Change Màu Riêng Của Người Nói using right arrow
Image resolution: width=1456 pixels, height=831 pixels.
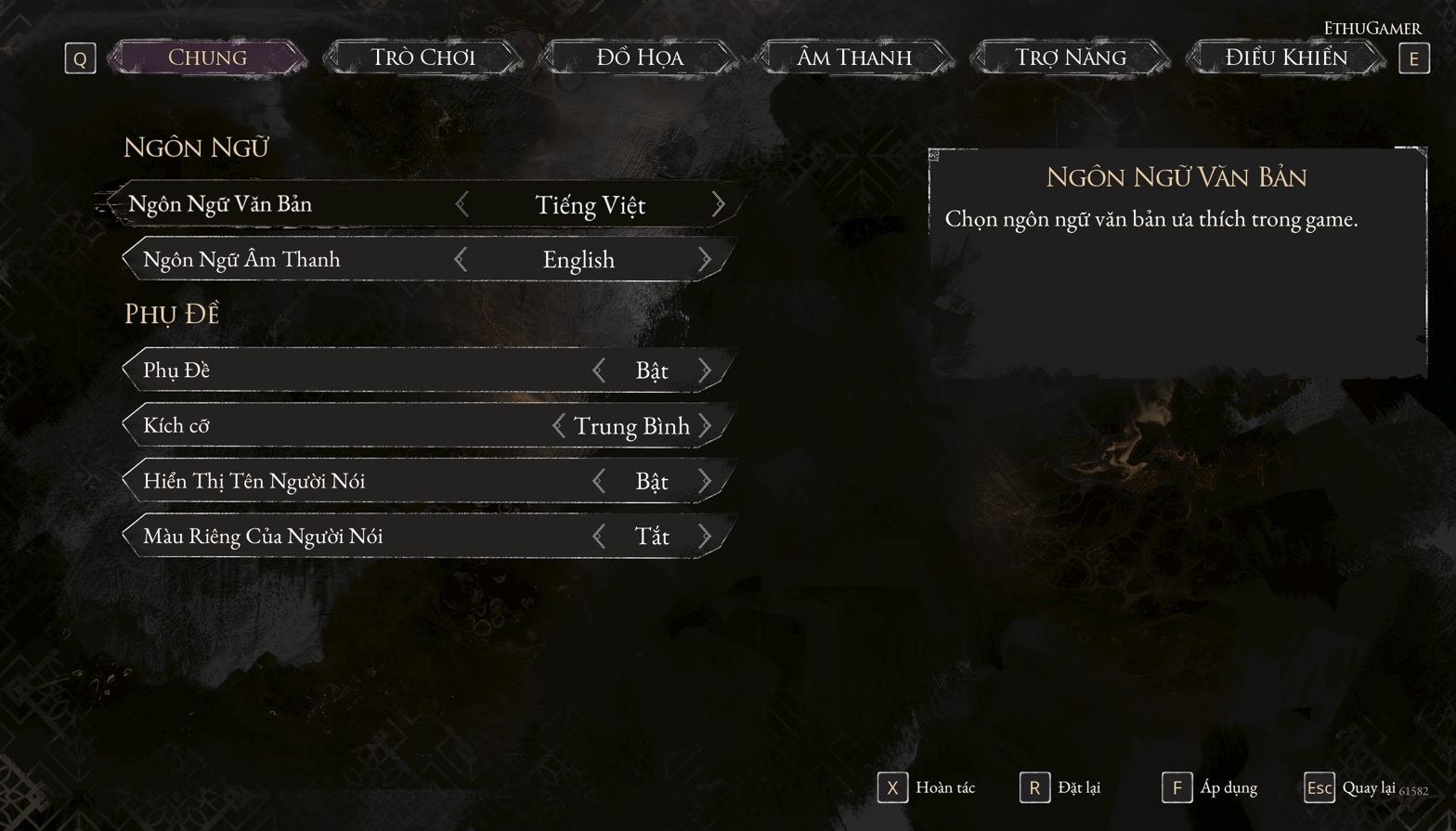coord(705,537)
